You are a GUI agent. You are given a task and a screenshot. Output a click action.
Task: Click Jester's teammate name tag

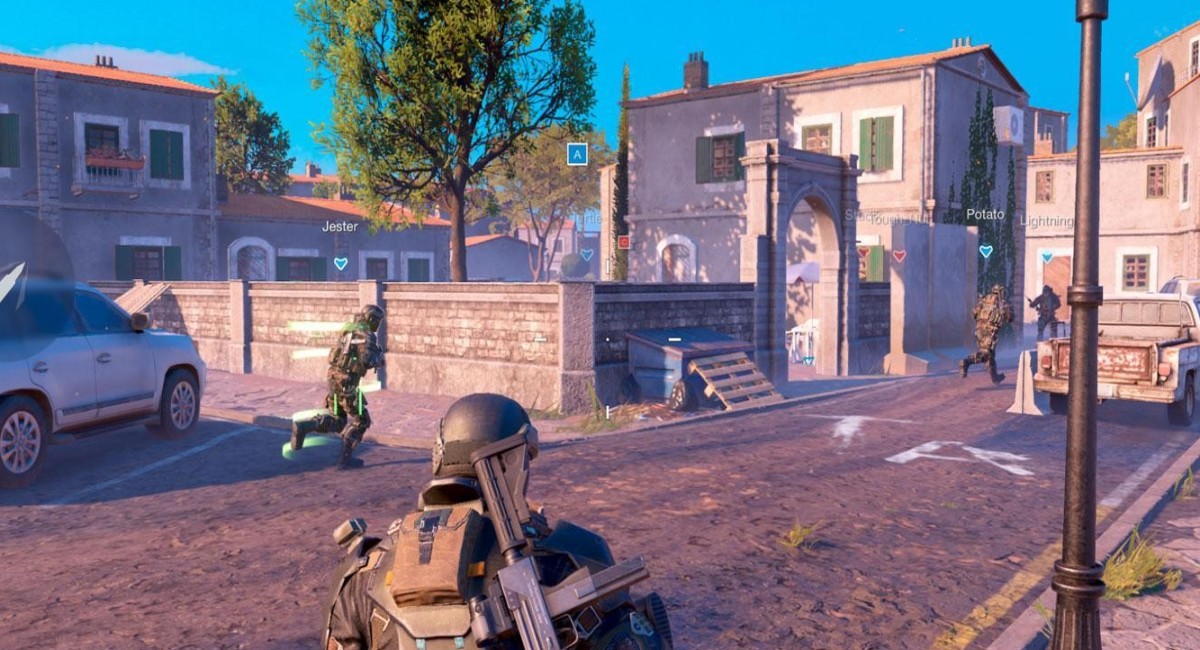340,227
